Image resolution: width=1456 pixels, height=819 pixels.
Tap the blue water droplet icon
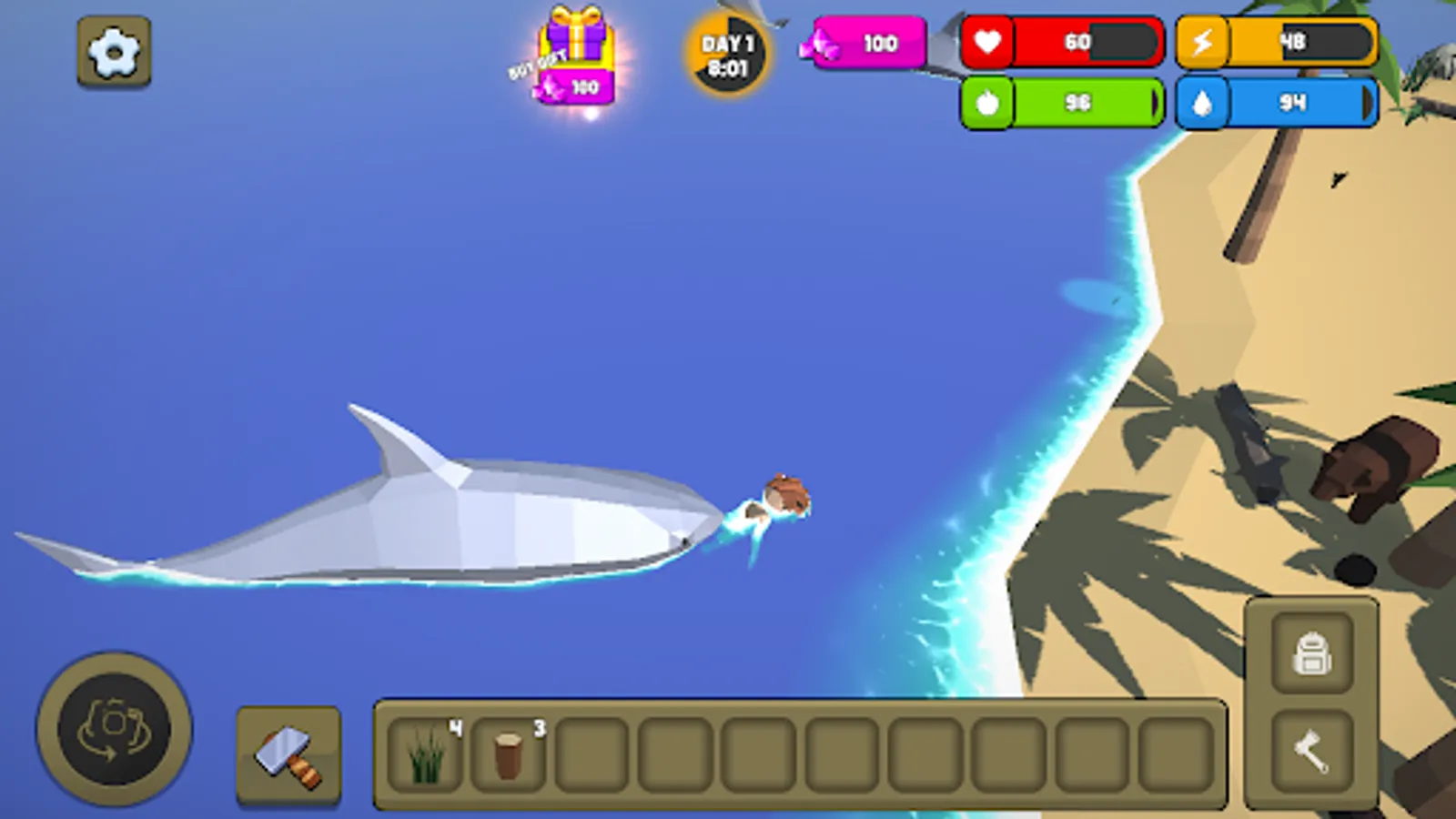pos(1203,103)
